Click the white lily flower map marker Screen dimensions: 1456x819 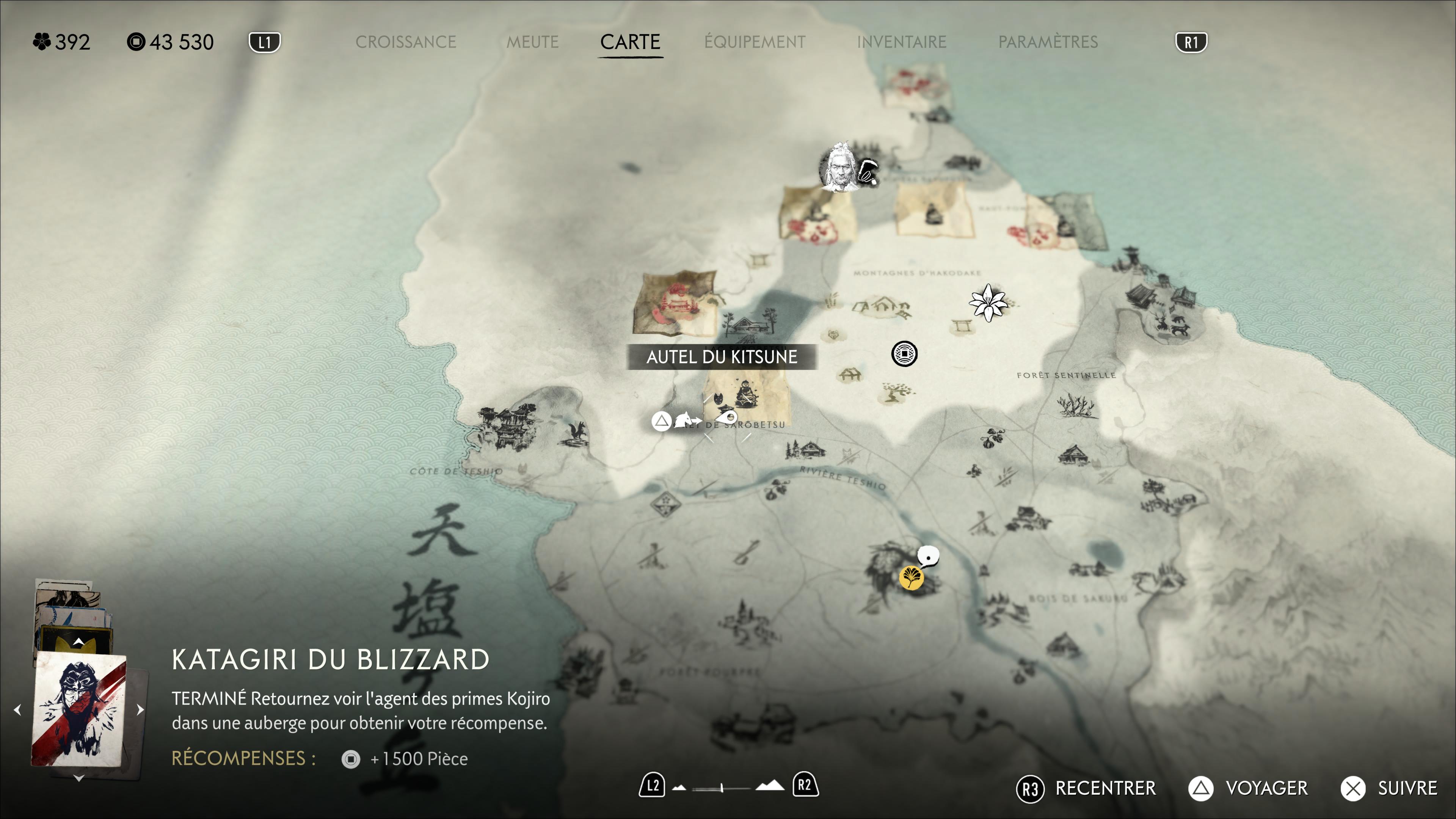point(987,303)
